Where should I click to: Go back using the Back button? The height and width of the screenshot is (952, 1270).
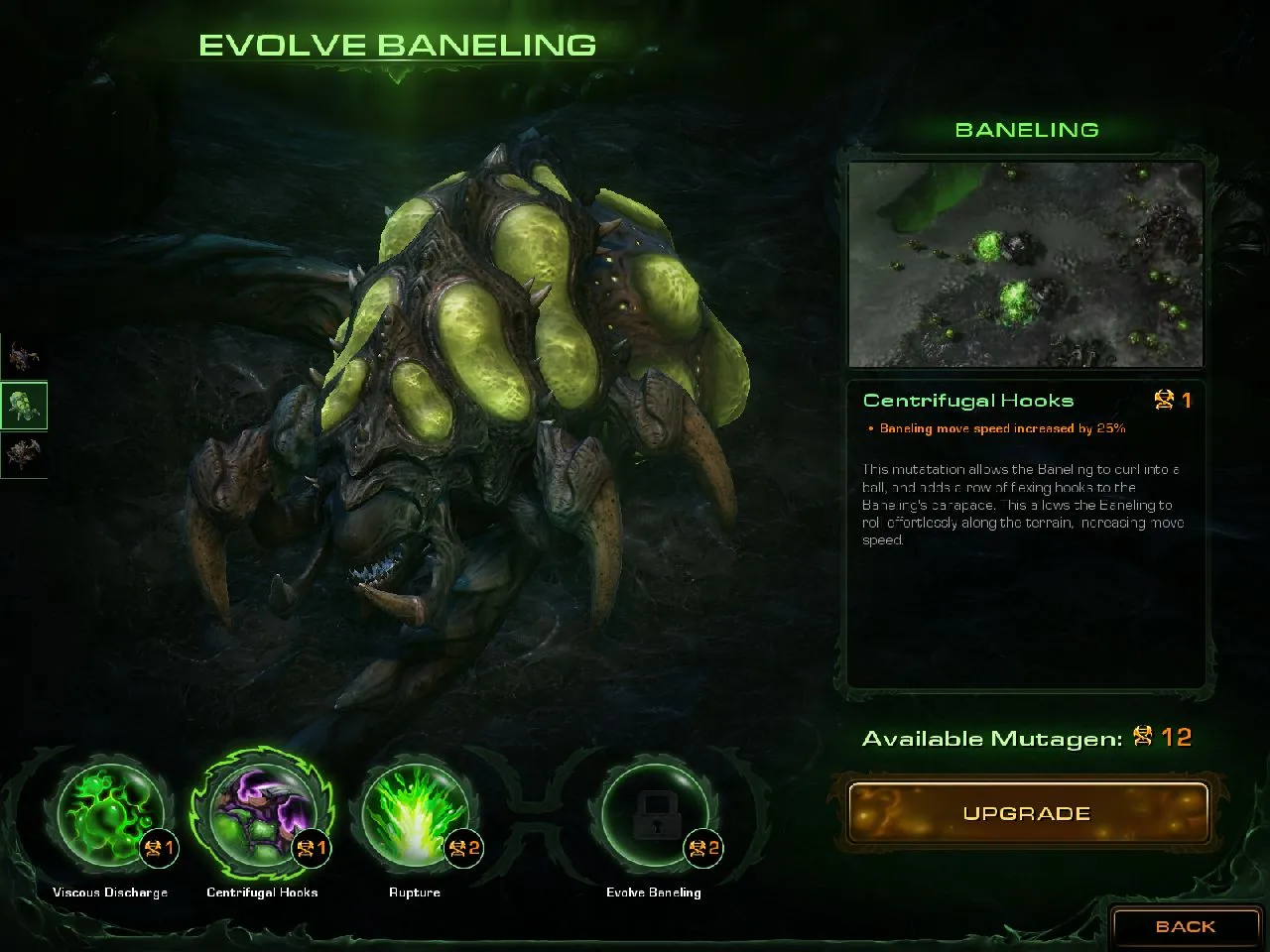(x=1185, y=926)
